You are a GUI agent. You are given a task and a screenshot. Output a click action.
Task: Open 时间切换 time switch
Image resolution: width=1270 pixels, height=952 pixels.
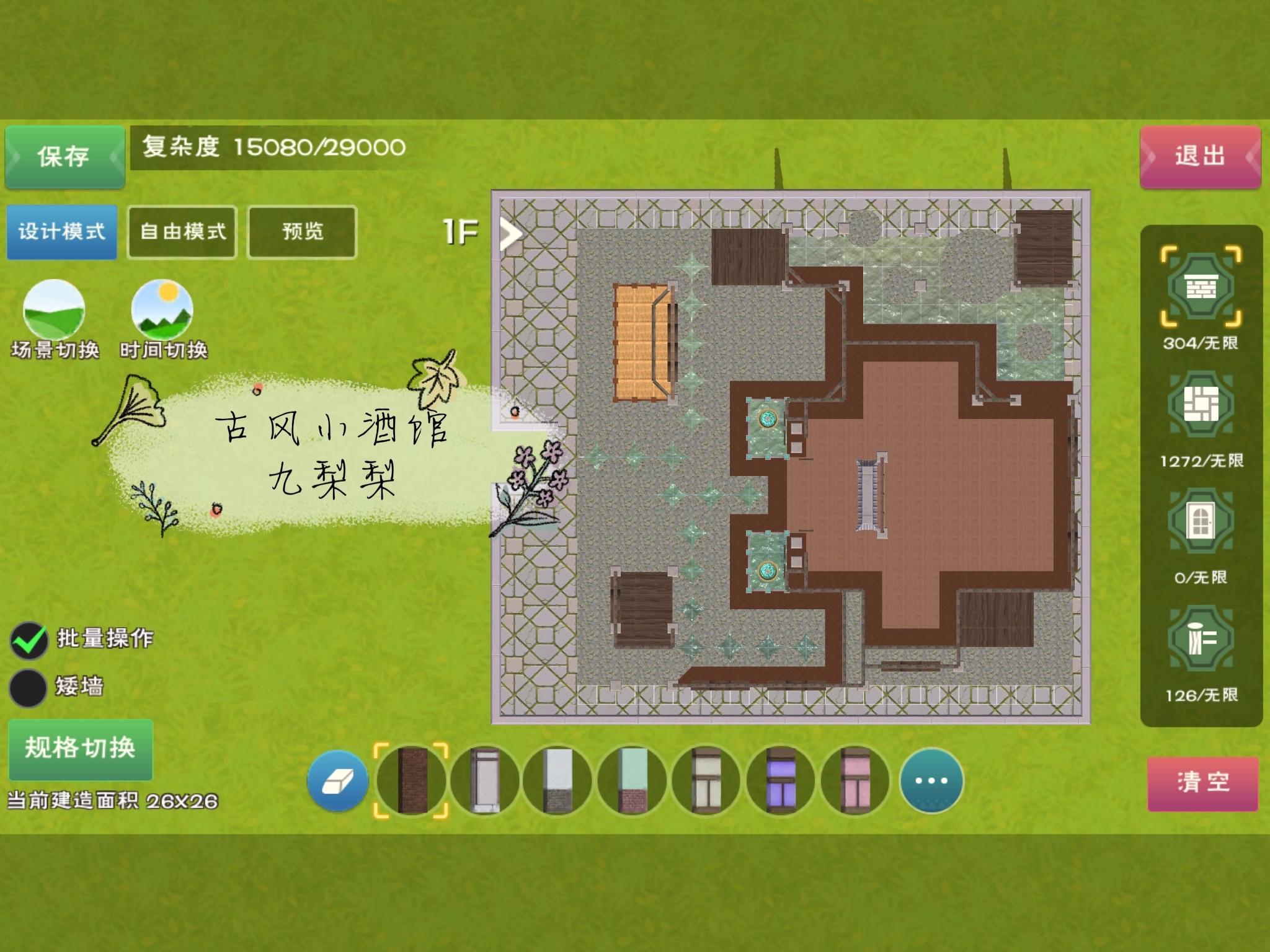pos(162,310)
